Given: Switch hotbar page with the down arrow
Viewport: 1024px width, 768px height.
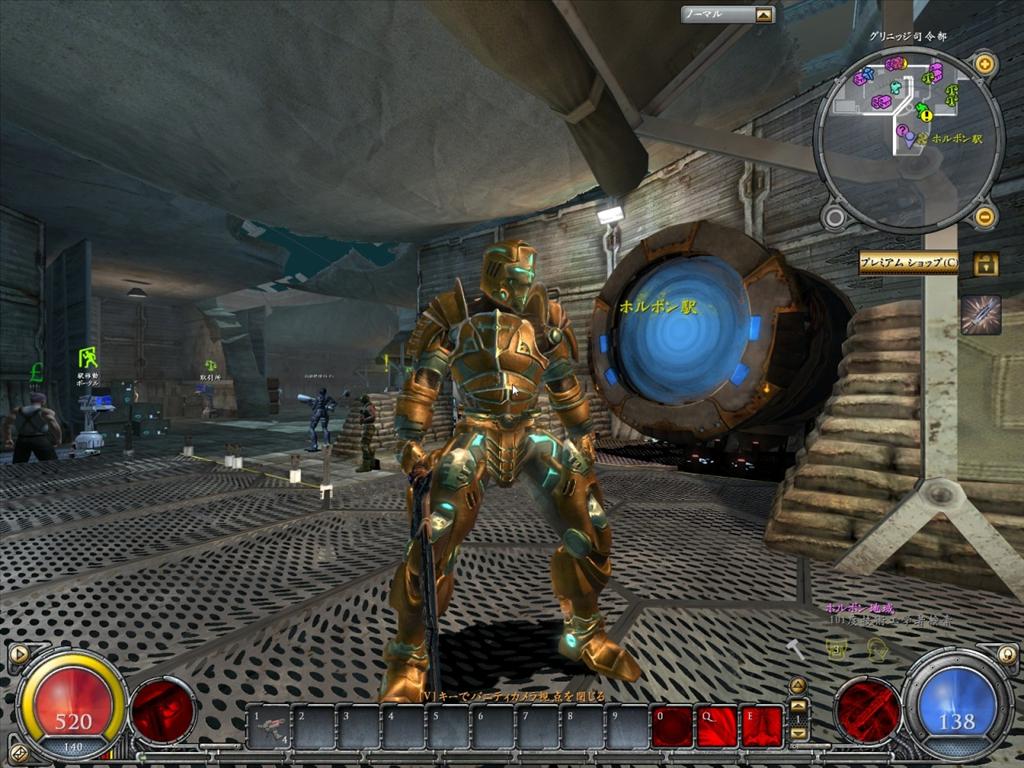Looking at the screenshot, I should [798, 733].
